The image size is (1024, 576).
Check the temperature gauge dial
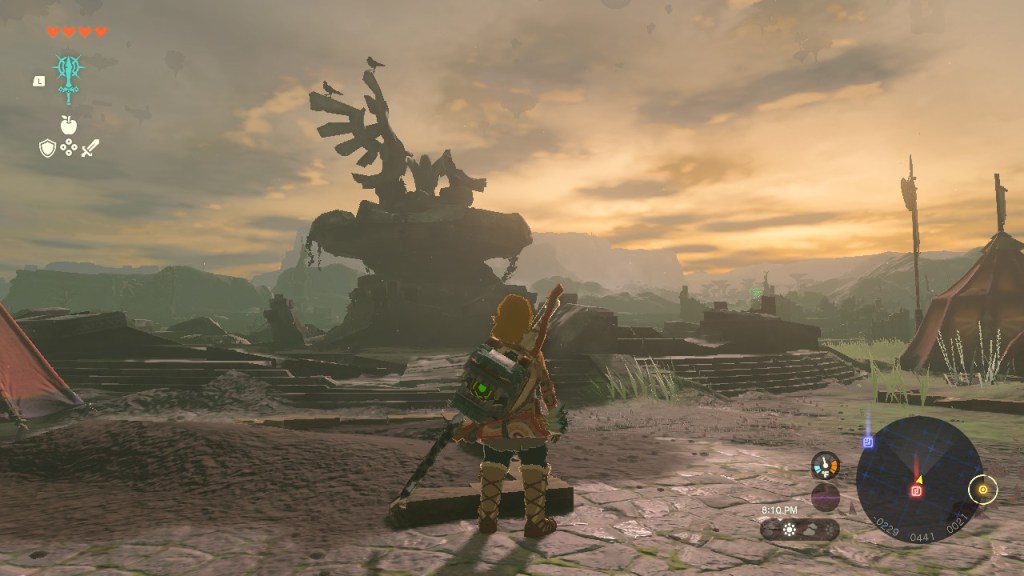pyautogui.click(x=825, y=465)
